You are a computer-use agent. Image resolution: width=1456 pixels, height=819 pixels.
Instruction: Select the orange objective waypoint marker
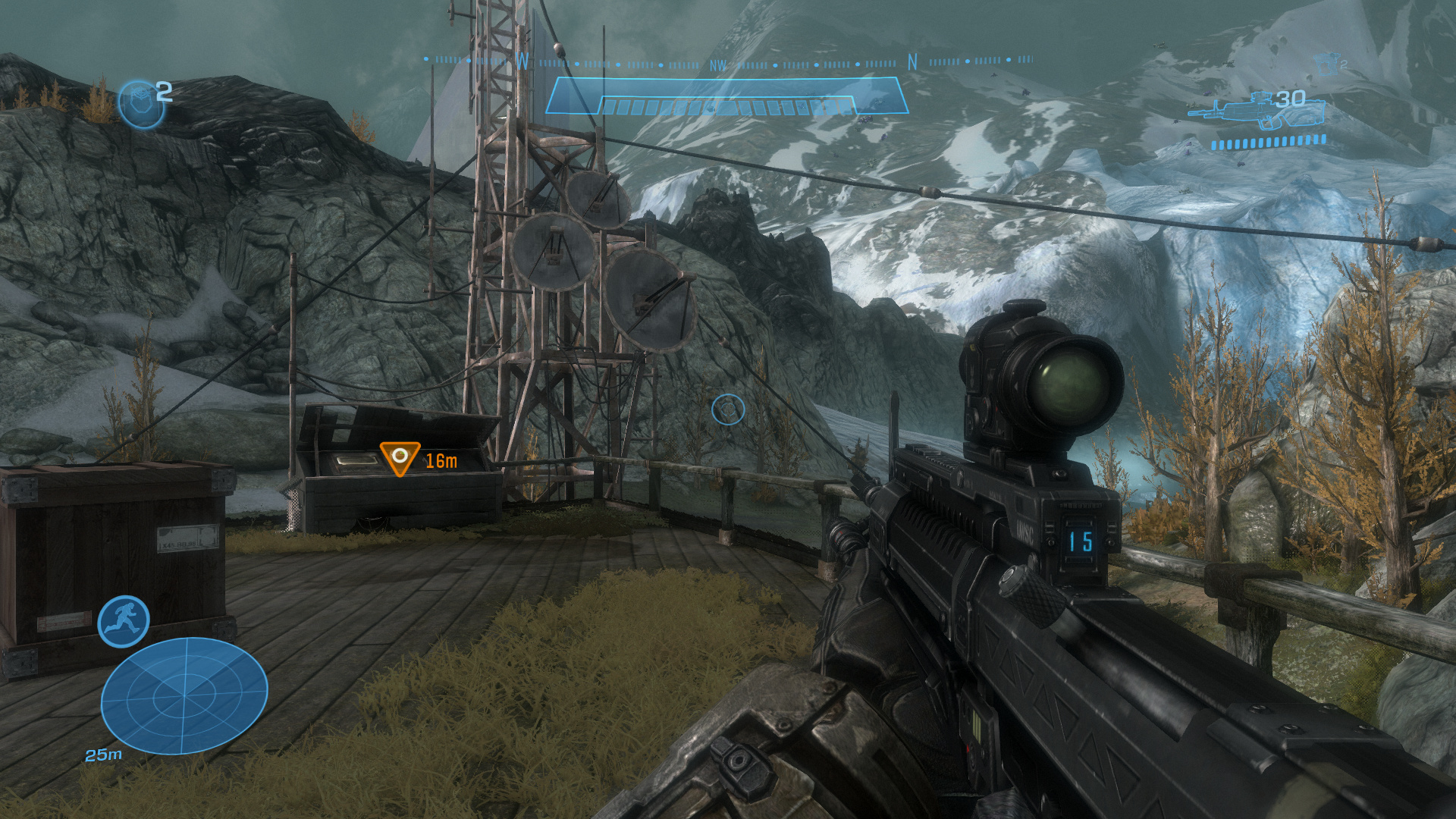pyautogui.click(x=399, y=458)
